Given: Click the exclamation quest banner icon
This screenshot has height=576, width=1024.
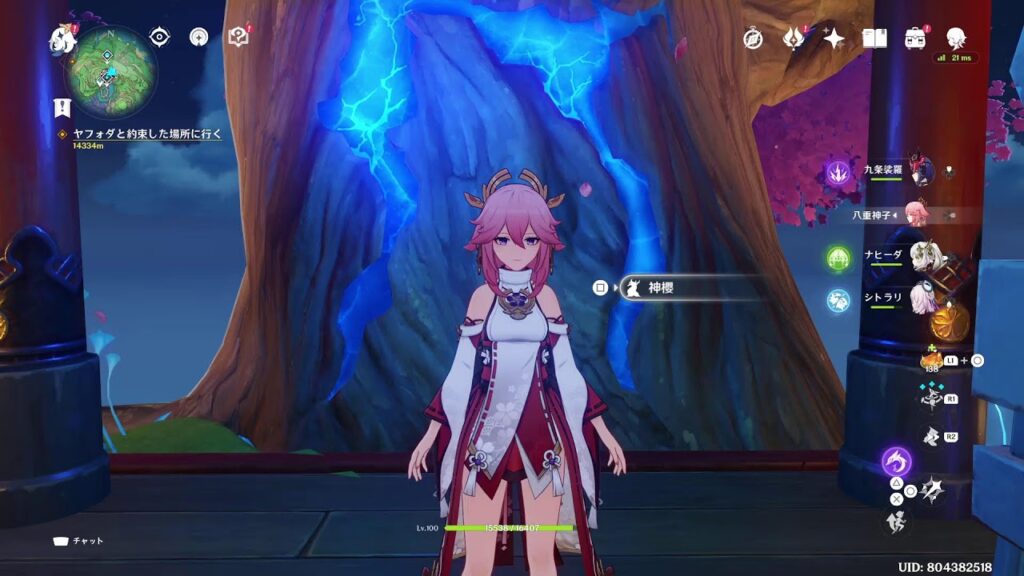Looking at the screenshot, I should (62, 108).
